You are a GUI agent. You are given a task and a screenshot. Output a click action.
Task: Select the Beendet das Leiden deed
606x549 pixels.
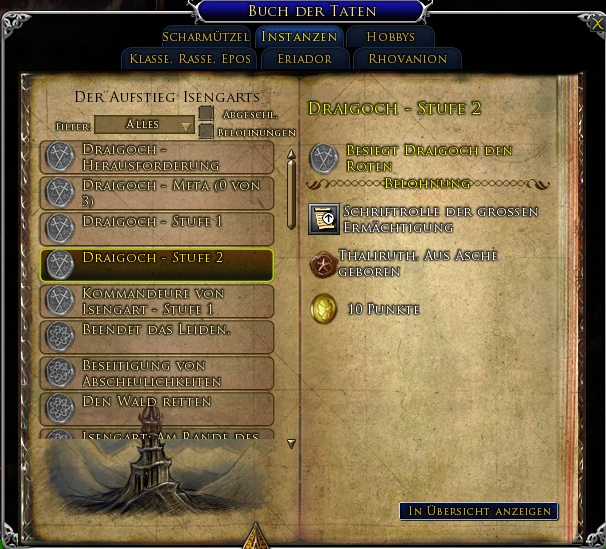point(157,336)
